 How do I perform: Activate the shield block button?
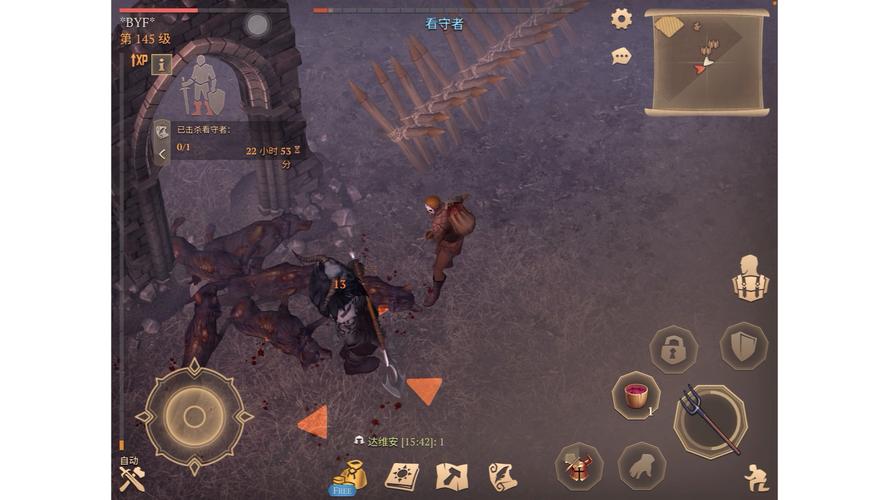(743, 346)
